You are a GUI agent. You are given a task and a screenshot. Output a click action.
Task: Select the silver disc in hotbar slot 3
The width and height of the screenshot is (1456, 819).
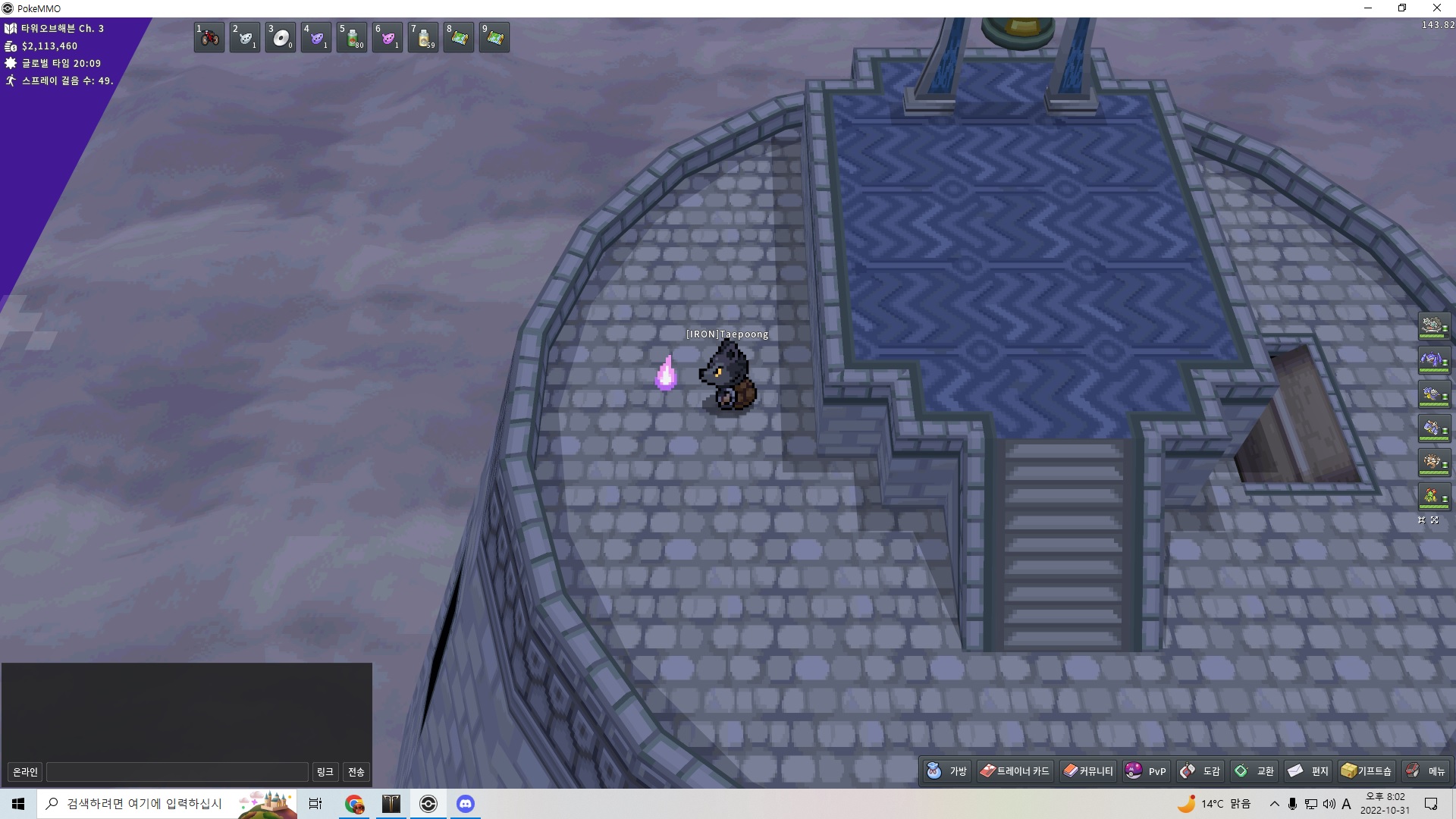pos(281,38)
